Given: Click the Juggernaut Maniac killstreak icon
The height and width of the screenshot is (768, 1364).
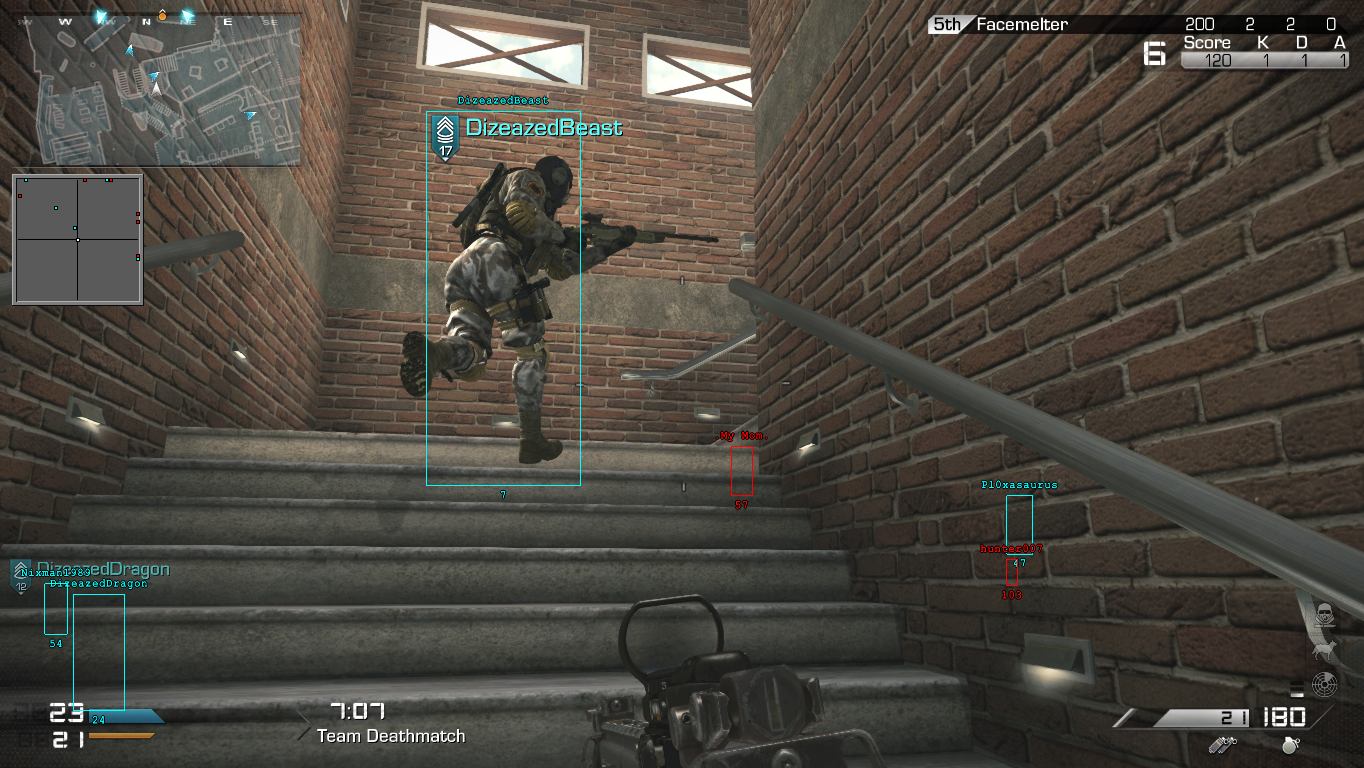Looking at the screenshot, I should click(1325, 615).
